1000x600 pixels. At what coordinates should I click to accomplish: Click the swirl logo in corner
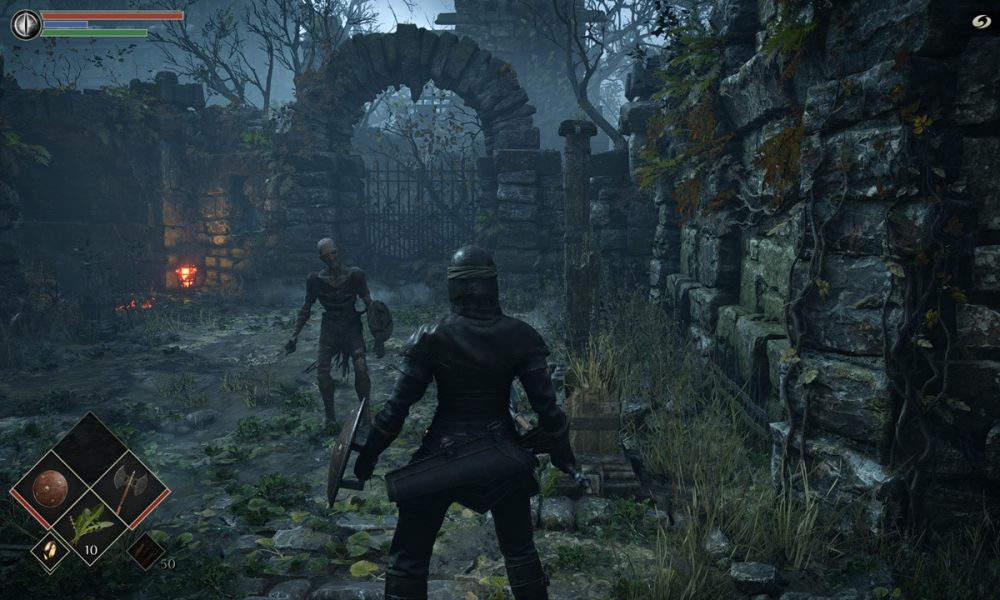980,22
